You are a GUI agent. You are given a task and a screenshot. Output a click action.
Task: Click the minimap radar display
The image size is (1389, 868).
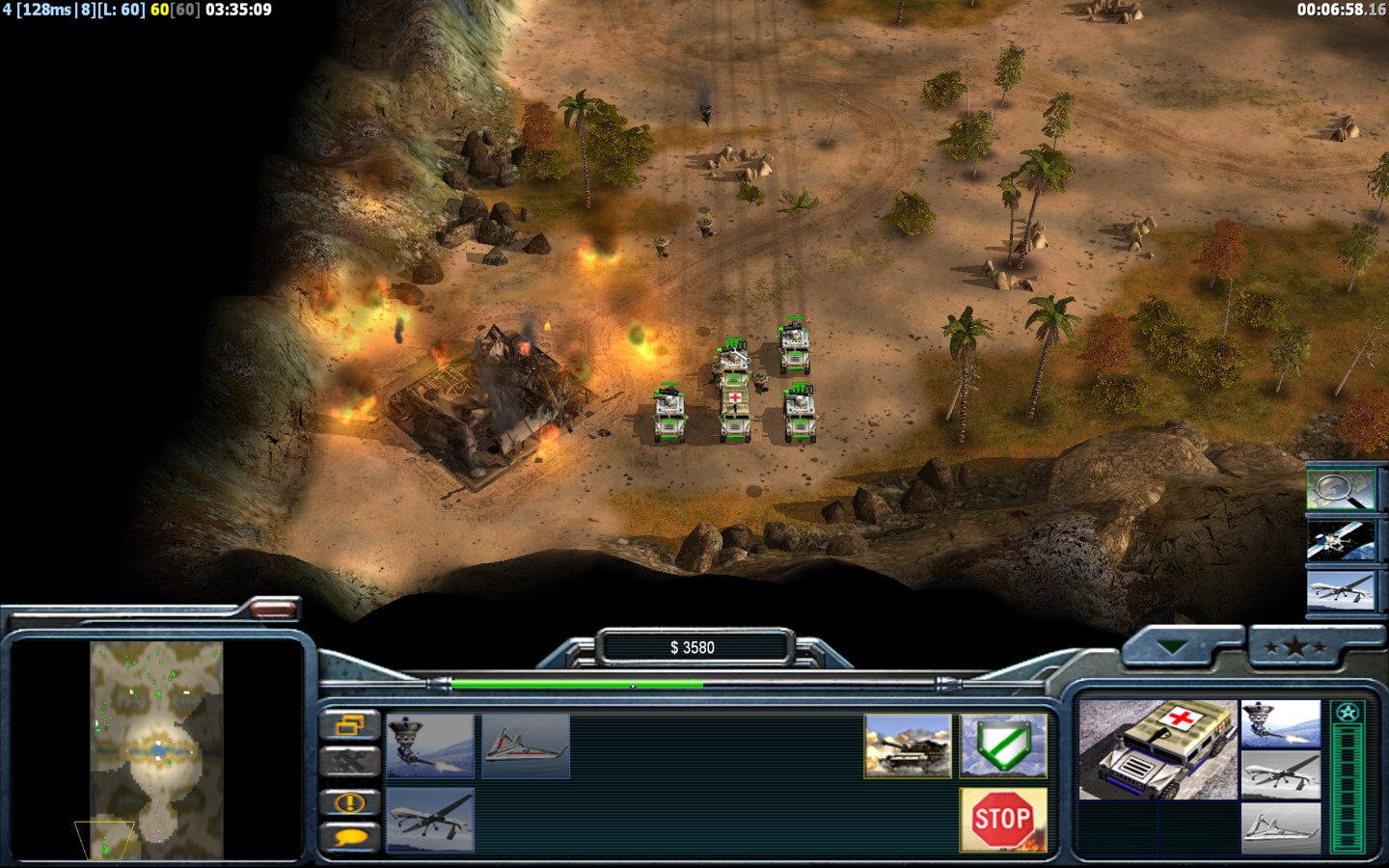(157, 750)
